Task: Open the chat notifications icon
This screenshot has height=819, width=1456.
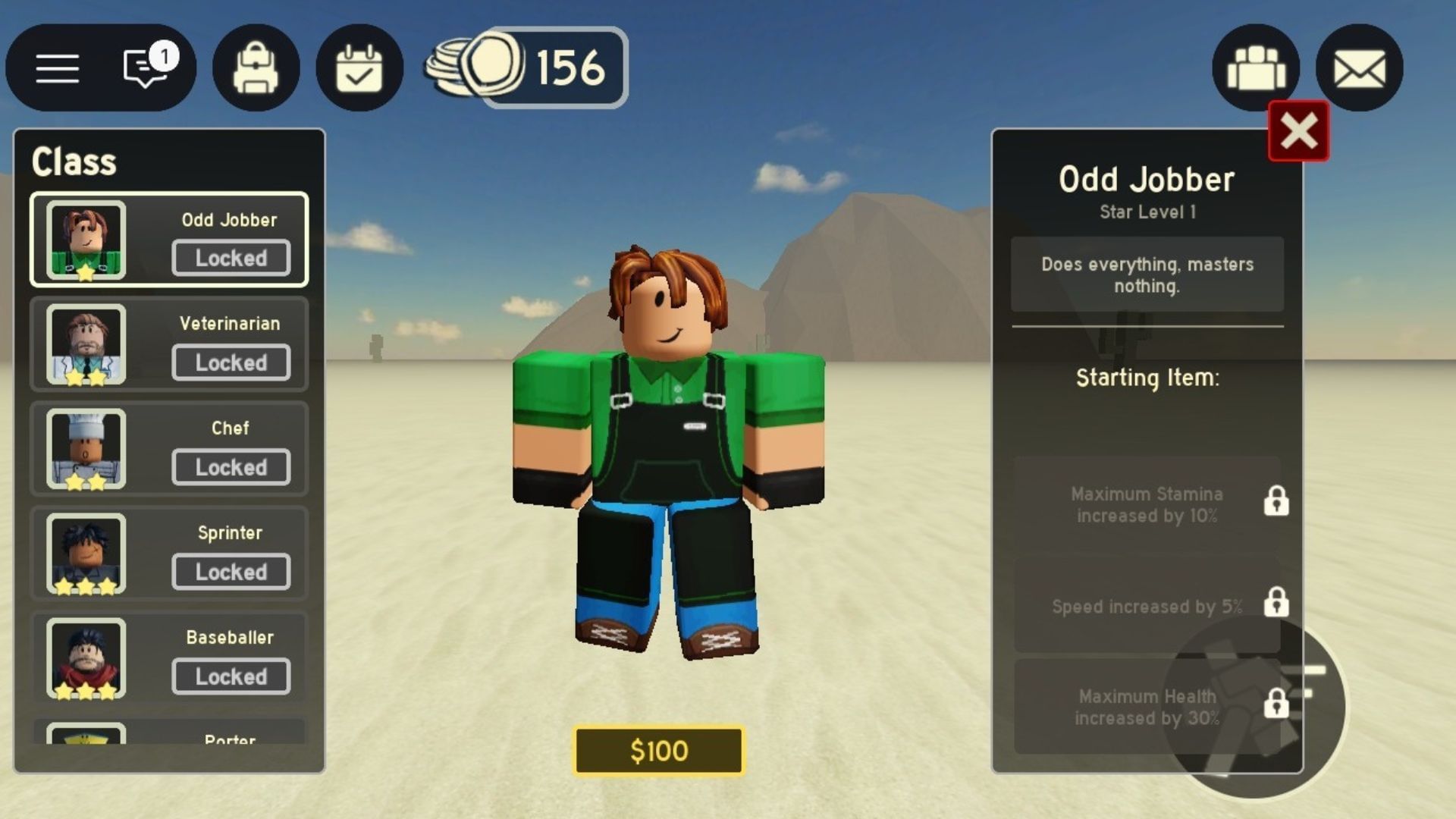Action: 144,68
